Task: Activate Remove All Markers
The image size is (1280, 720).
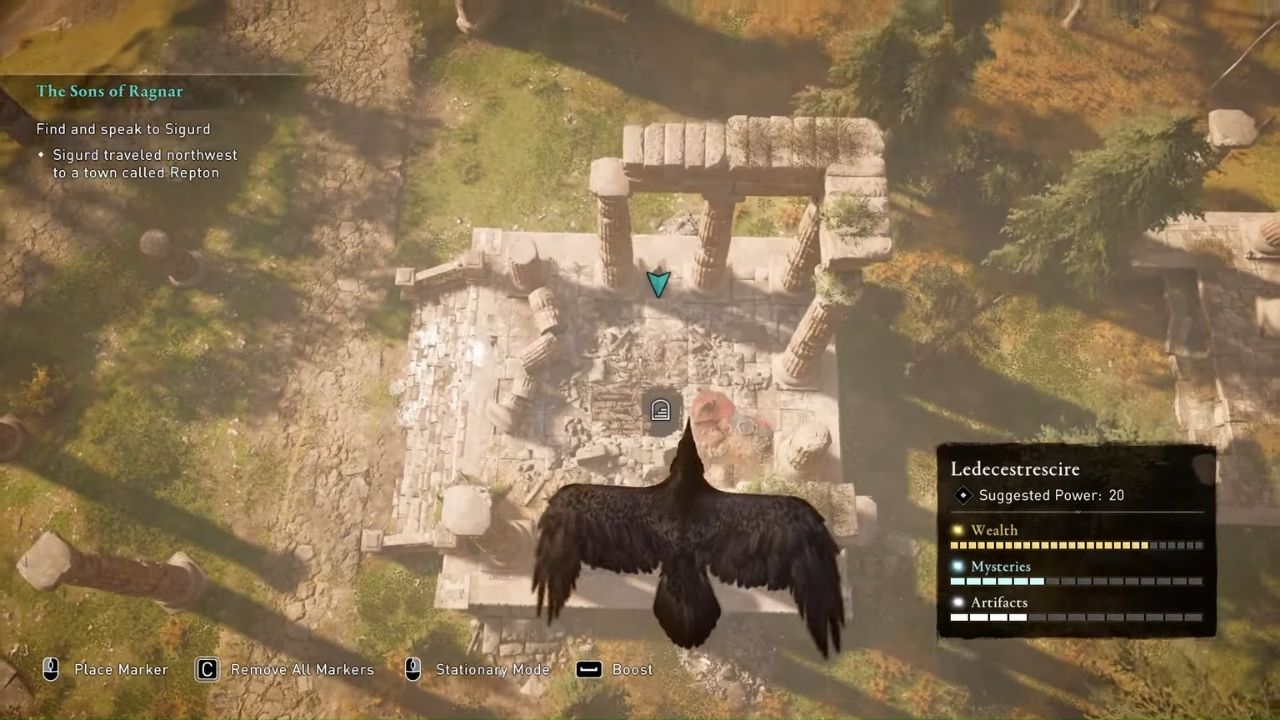Action: (x=301, y=670)
